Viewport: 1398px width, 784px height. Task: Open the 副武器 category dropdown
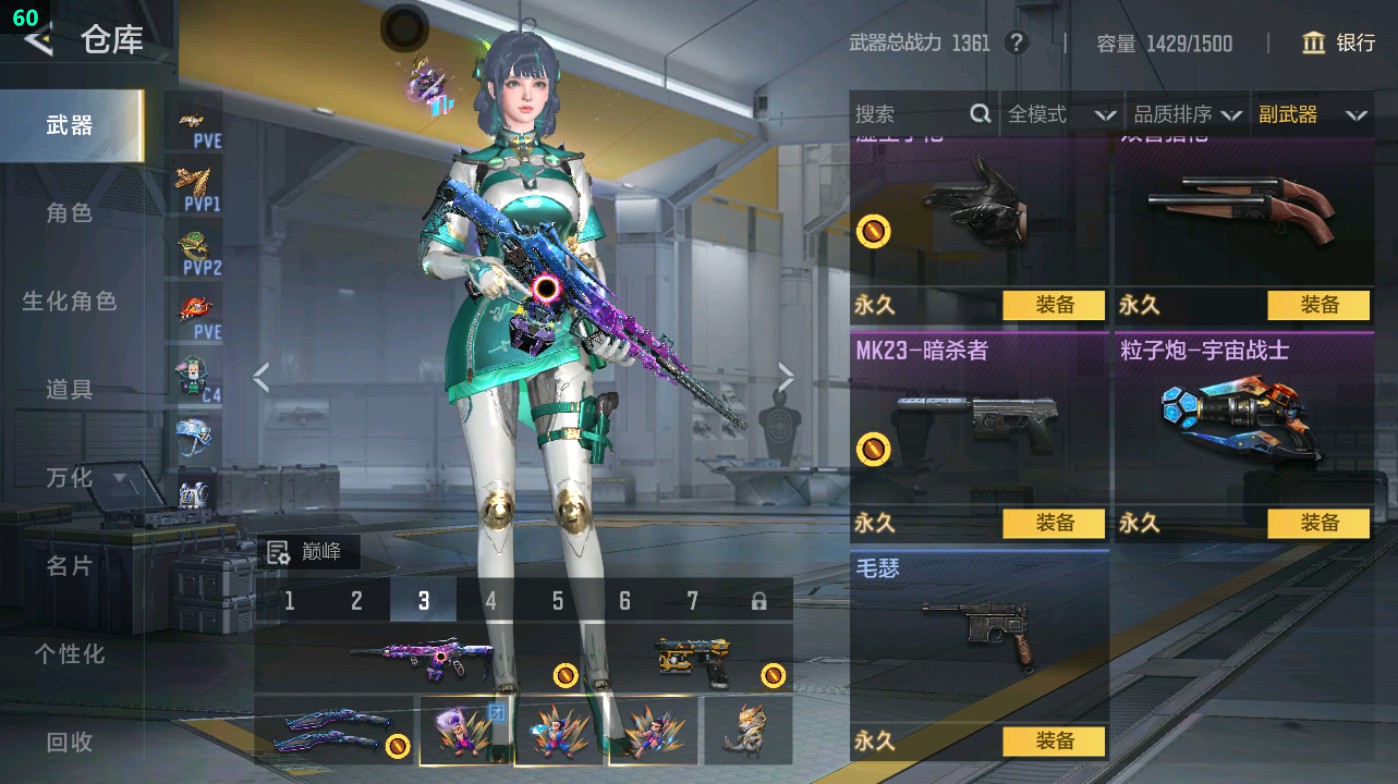tap(1312, 114)
